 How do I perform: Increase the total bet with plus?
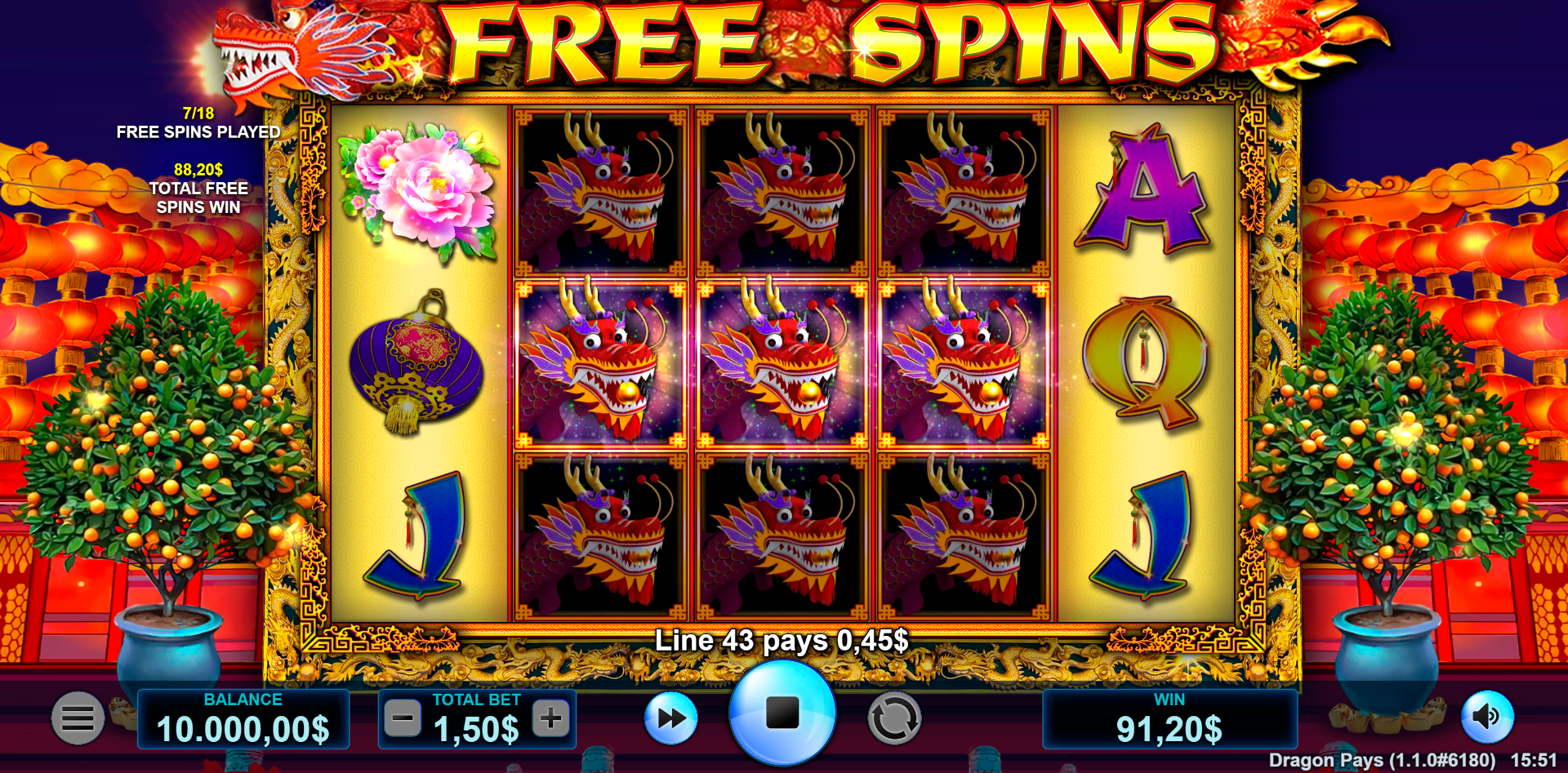click(x=550, y=719)
